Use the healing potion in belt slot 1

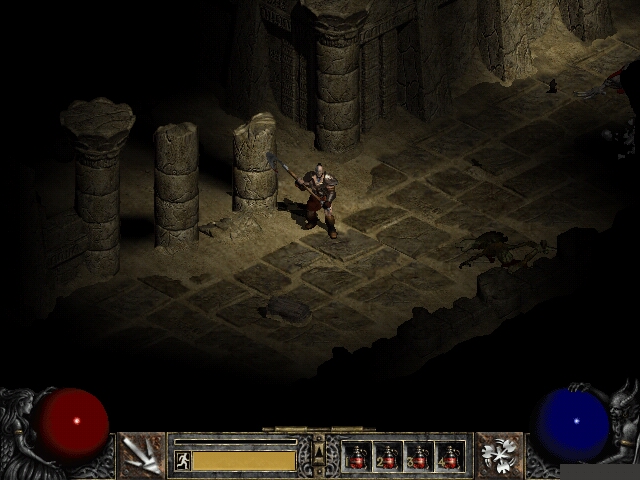[357, 457]
